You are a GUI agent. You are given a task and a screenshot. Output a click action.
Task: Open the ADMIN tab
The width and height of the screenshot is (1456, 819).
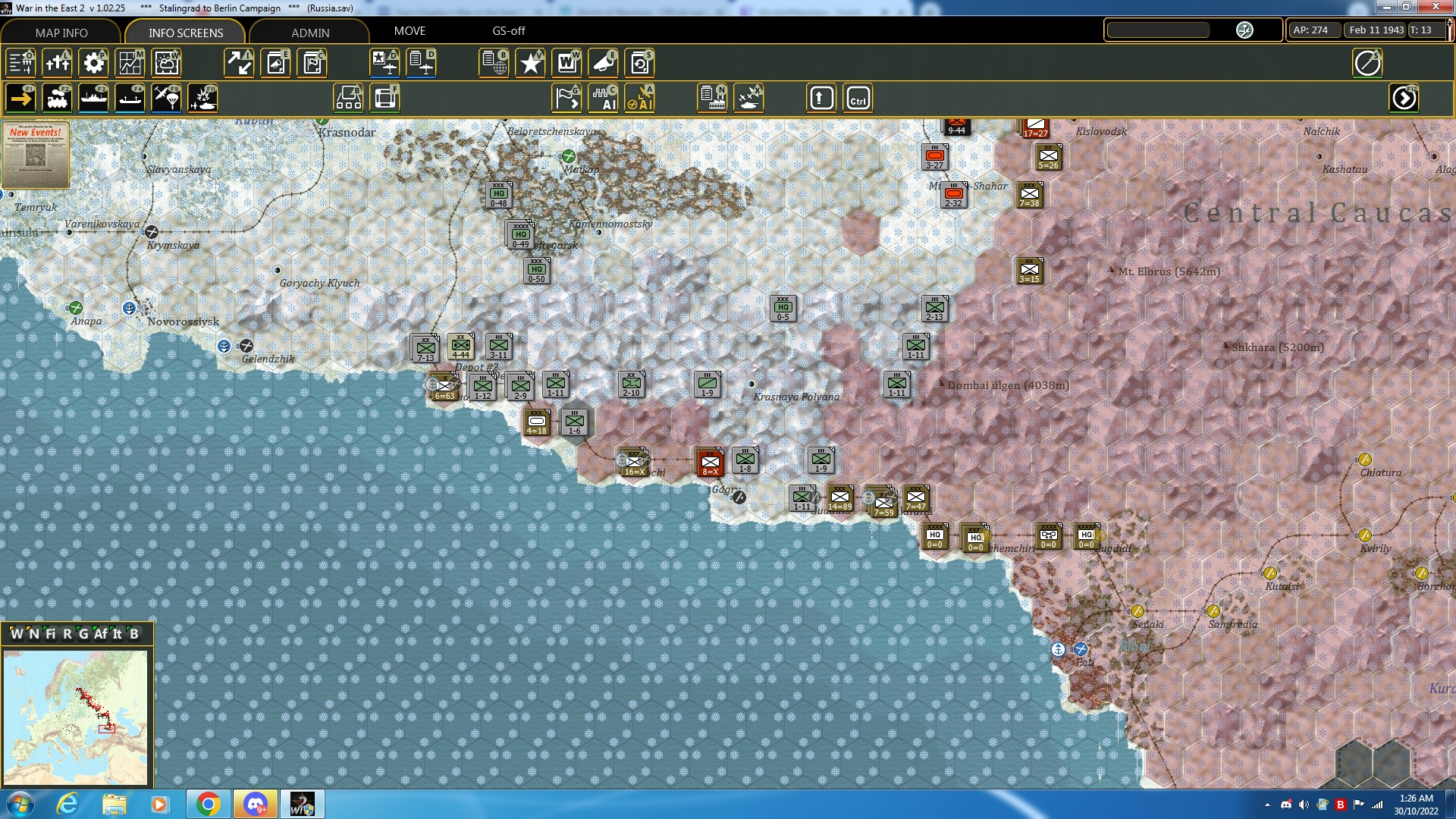pos(311,33)
